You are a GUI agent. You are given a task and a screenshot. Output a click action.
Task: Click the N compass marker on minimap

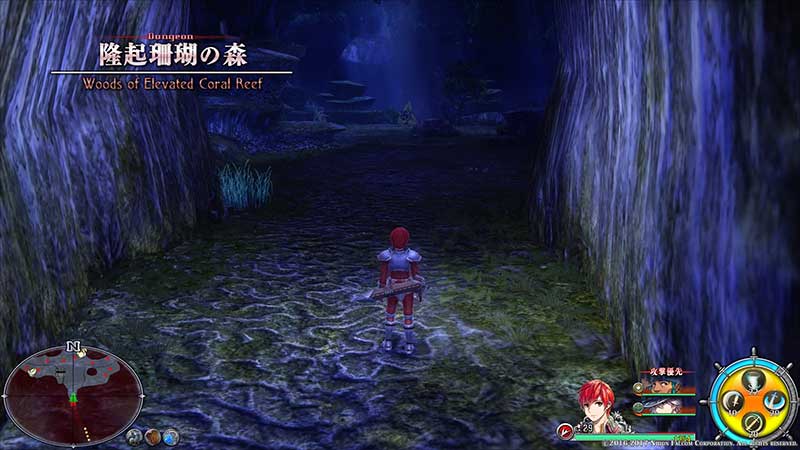tap(73, 347)
